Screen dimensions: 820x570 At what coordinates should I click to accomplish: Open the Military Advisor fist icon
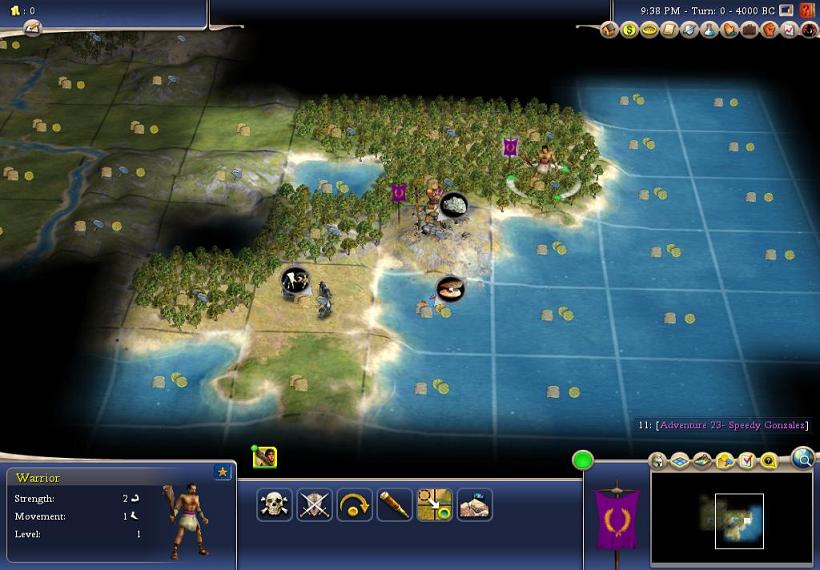(769, 30)
